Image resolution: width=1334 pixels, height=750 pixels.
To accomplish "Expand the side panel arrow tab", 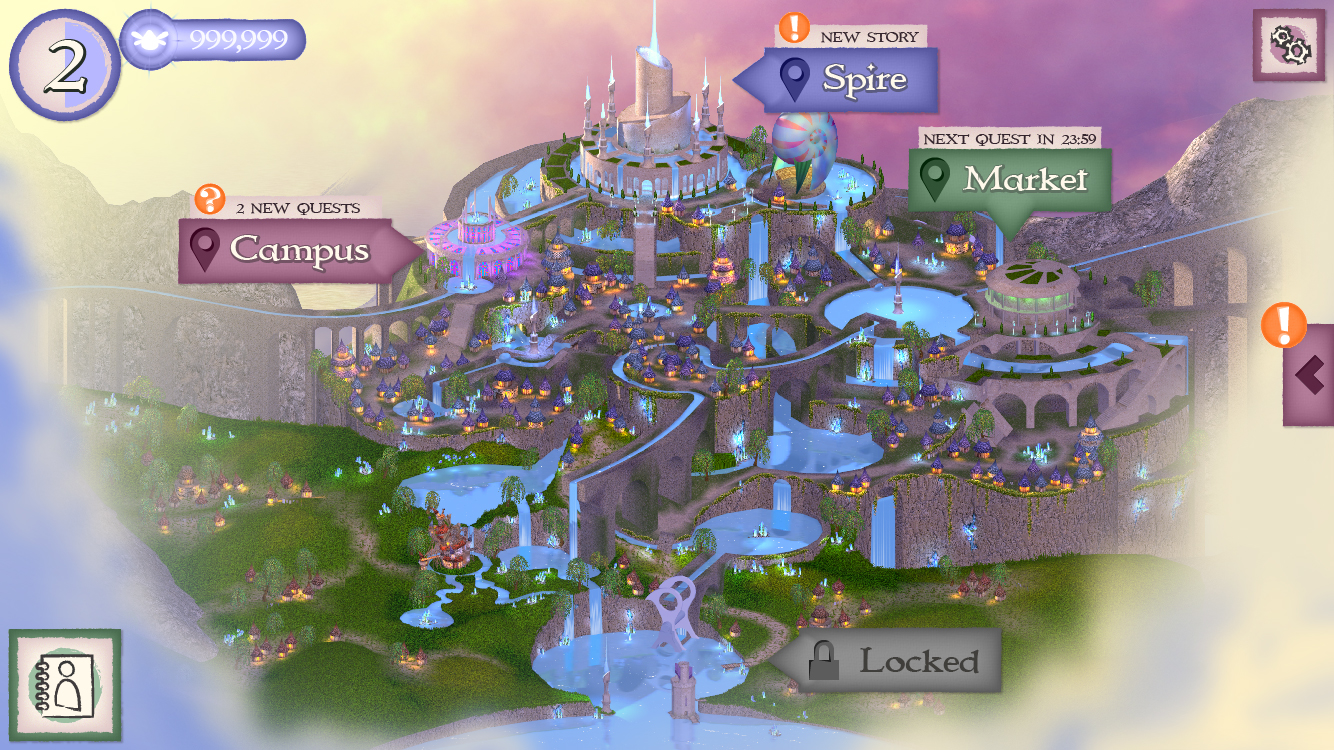I will pyautogui.click(x=1309, y=375).
